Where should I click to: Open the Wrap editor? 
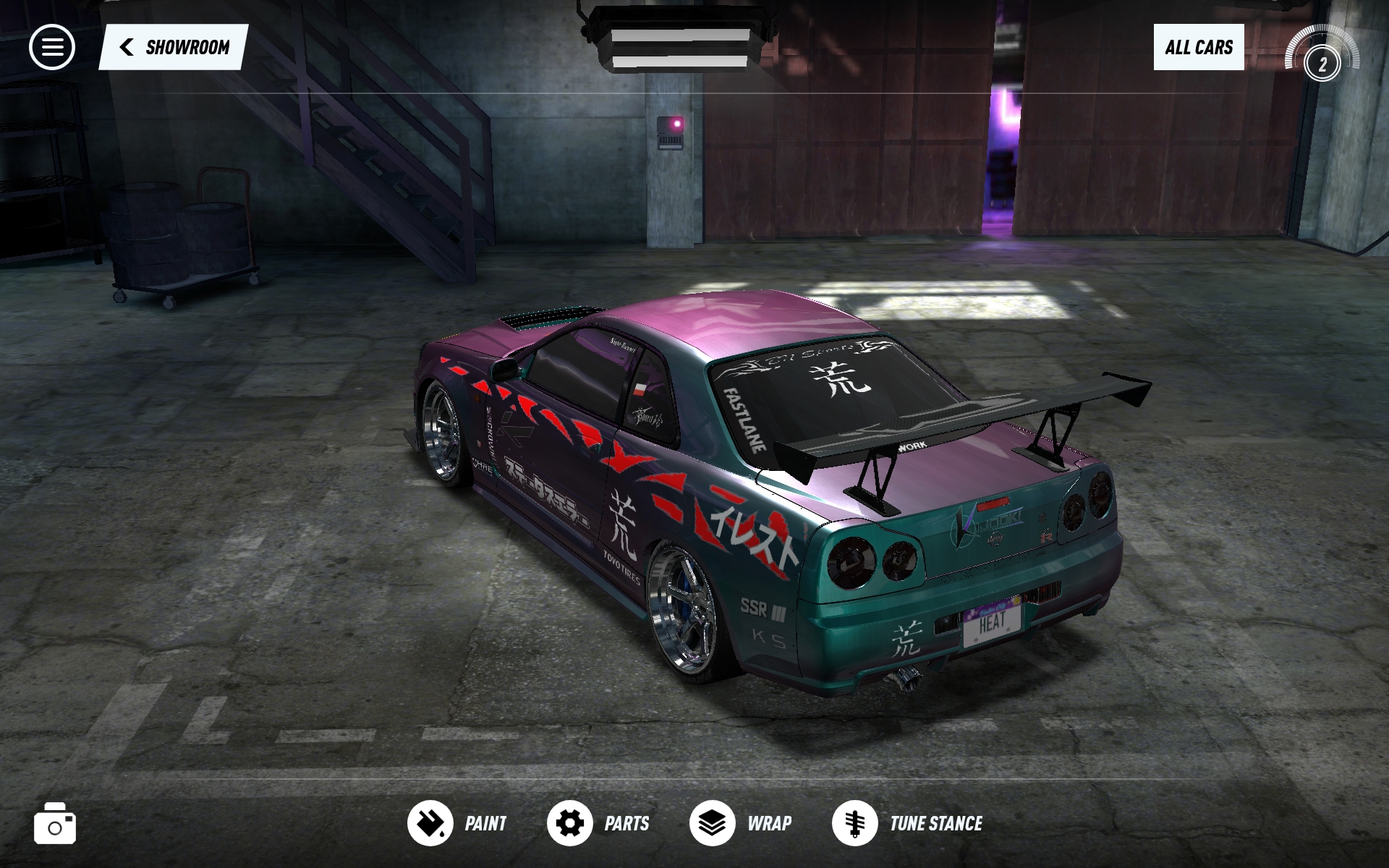coord(740,823)
